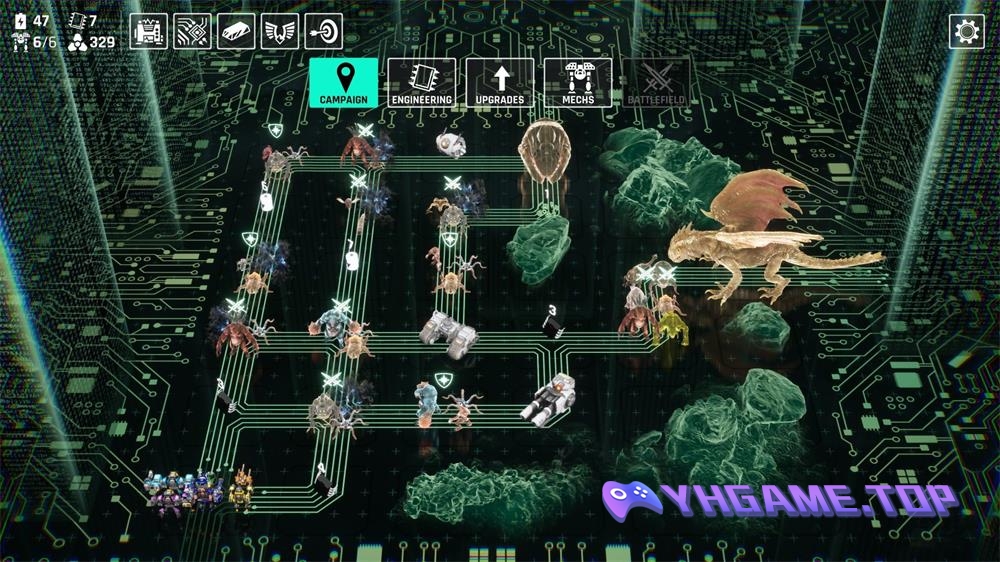Go to the Mechs tab
The image size is (1000, 562).
click(x=578, y=82)
